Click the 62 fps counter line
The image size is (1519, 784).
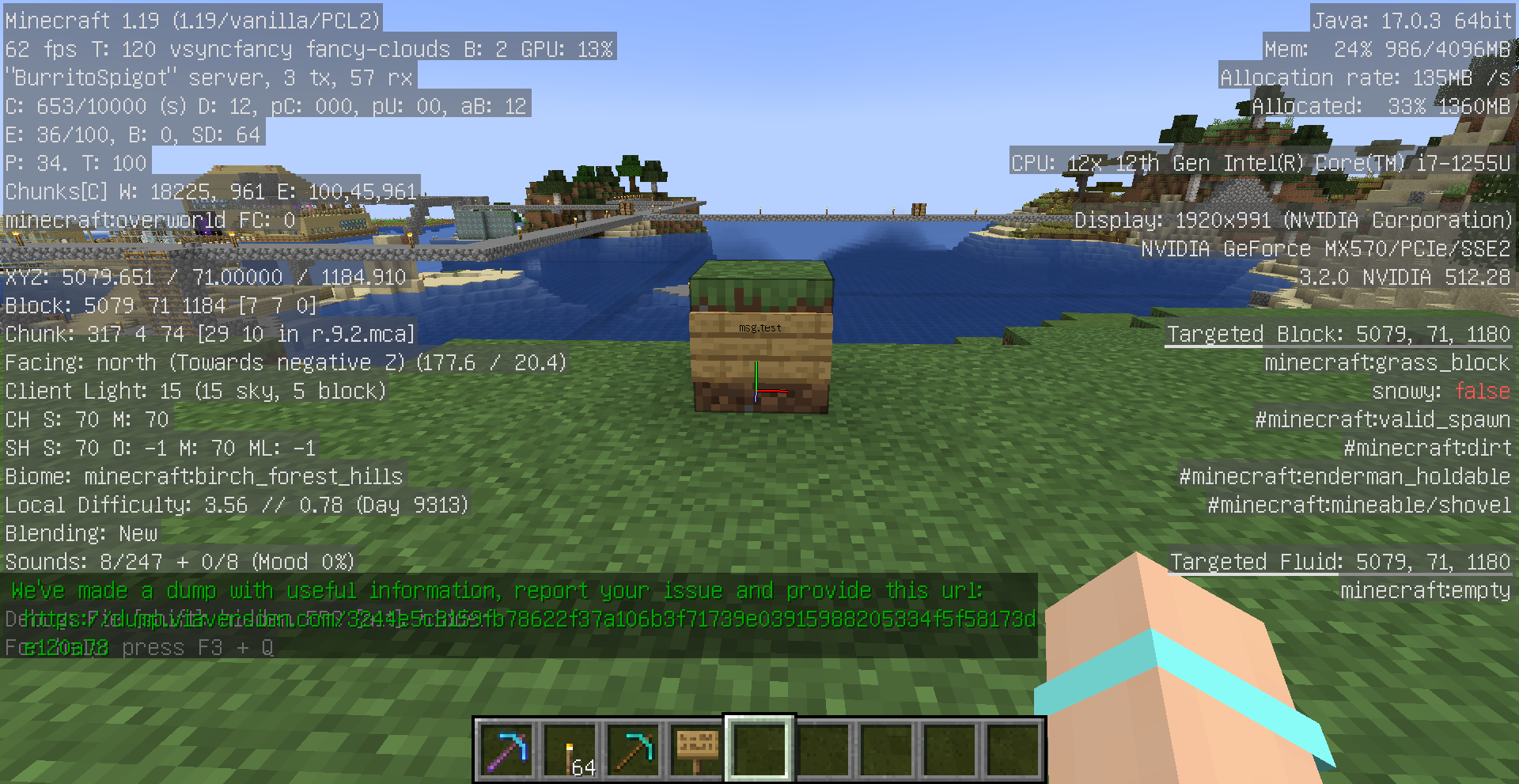pyautogui.click(x=309, y=49)
